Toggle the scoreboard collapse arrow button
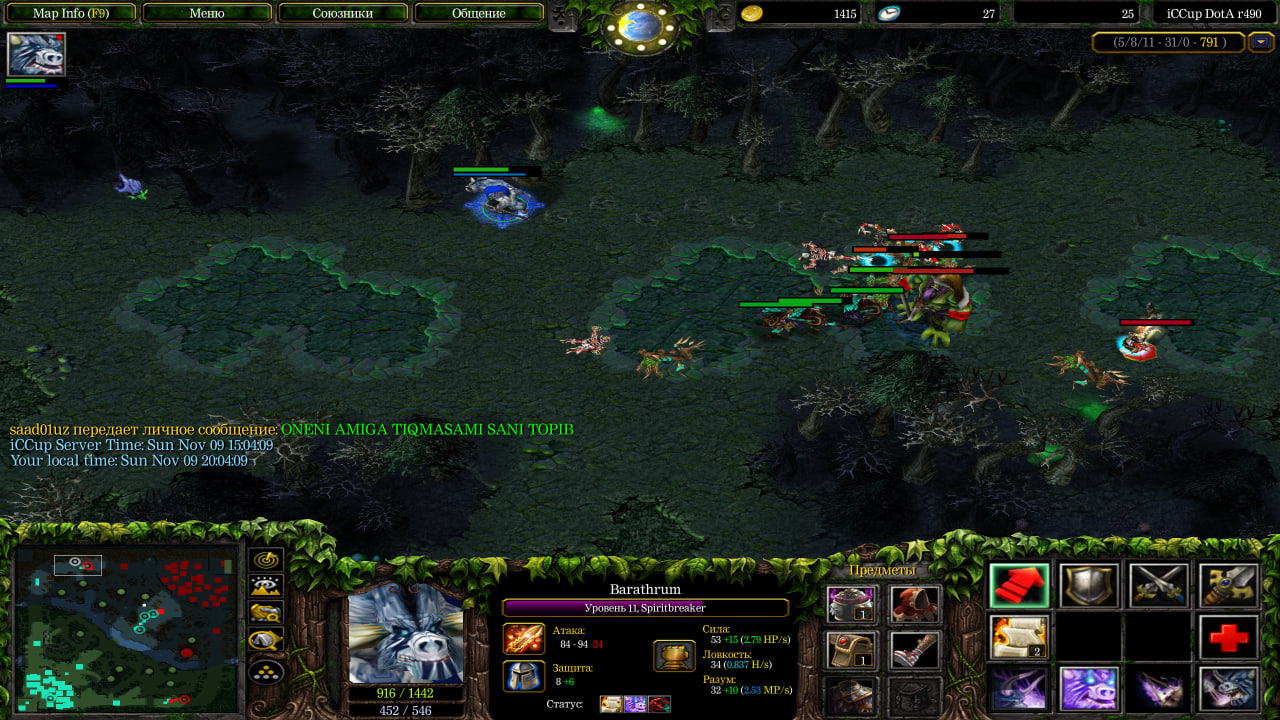Image resolution: width=1280 pixels, height=720 pixels. 1261,42
